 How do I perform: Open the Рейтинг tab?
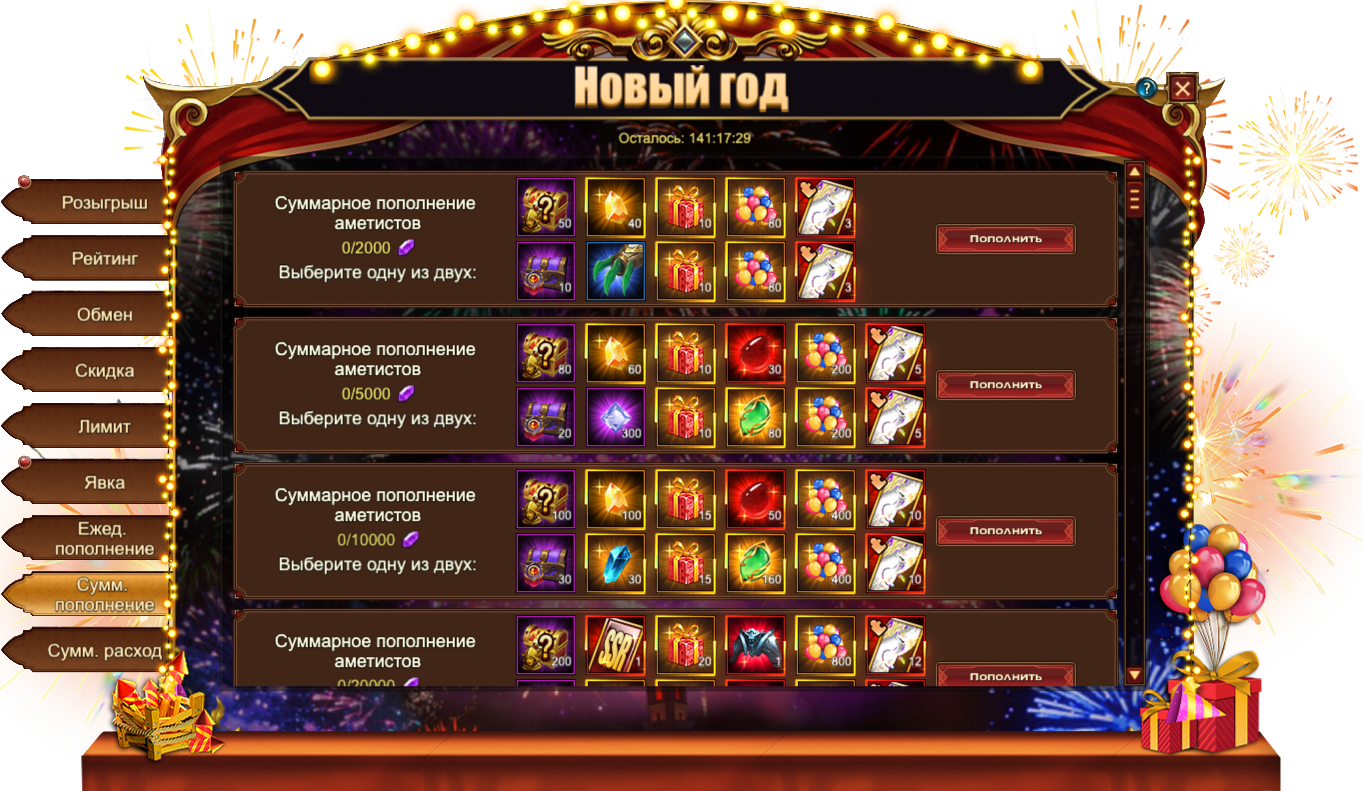[x=100, y=259]
